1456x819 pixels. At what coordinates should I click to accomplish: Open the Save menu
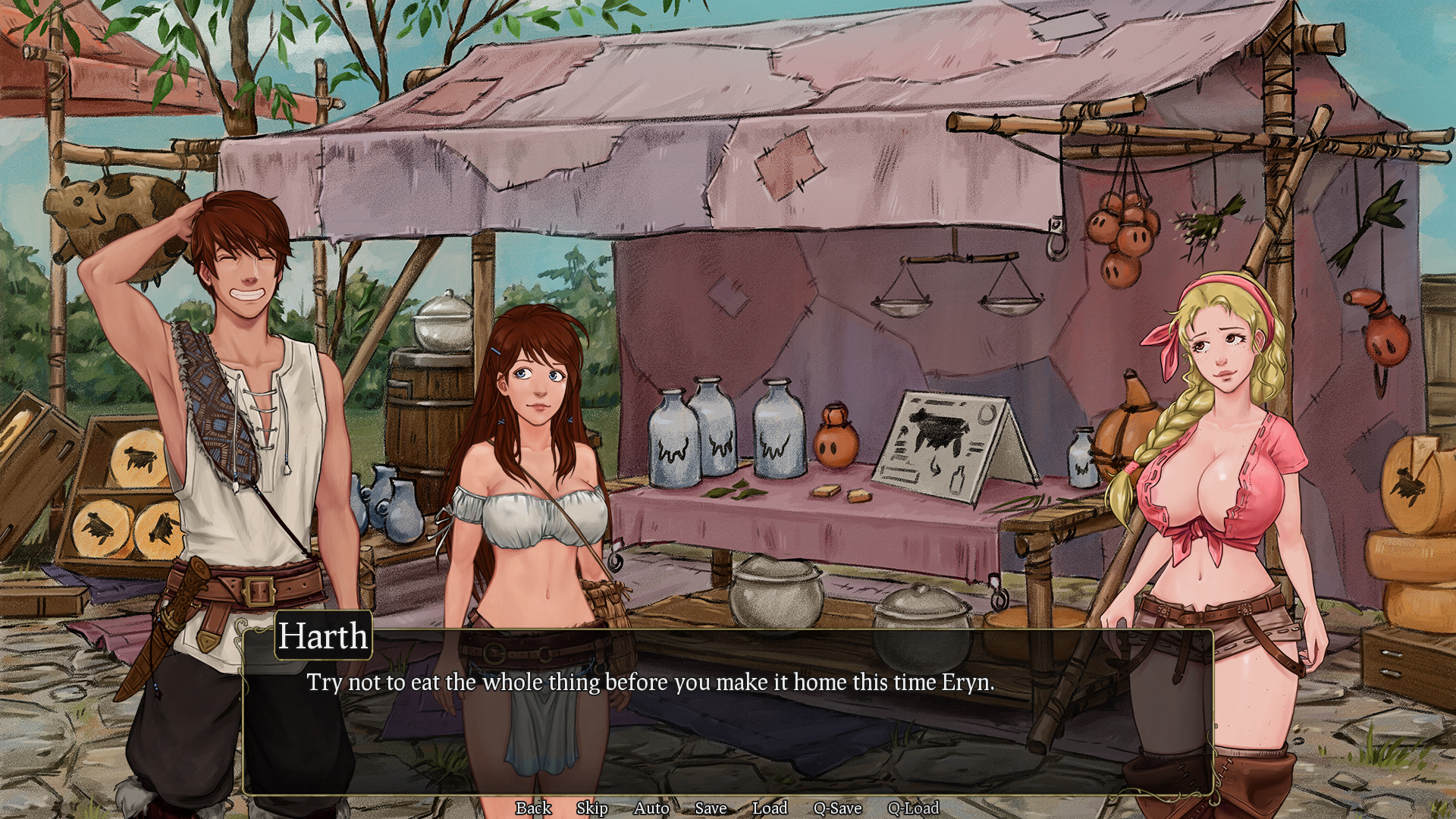711,808
